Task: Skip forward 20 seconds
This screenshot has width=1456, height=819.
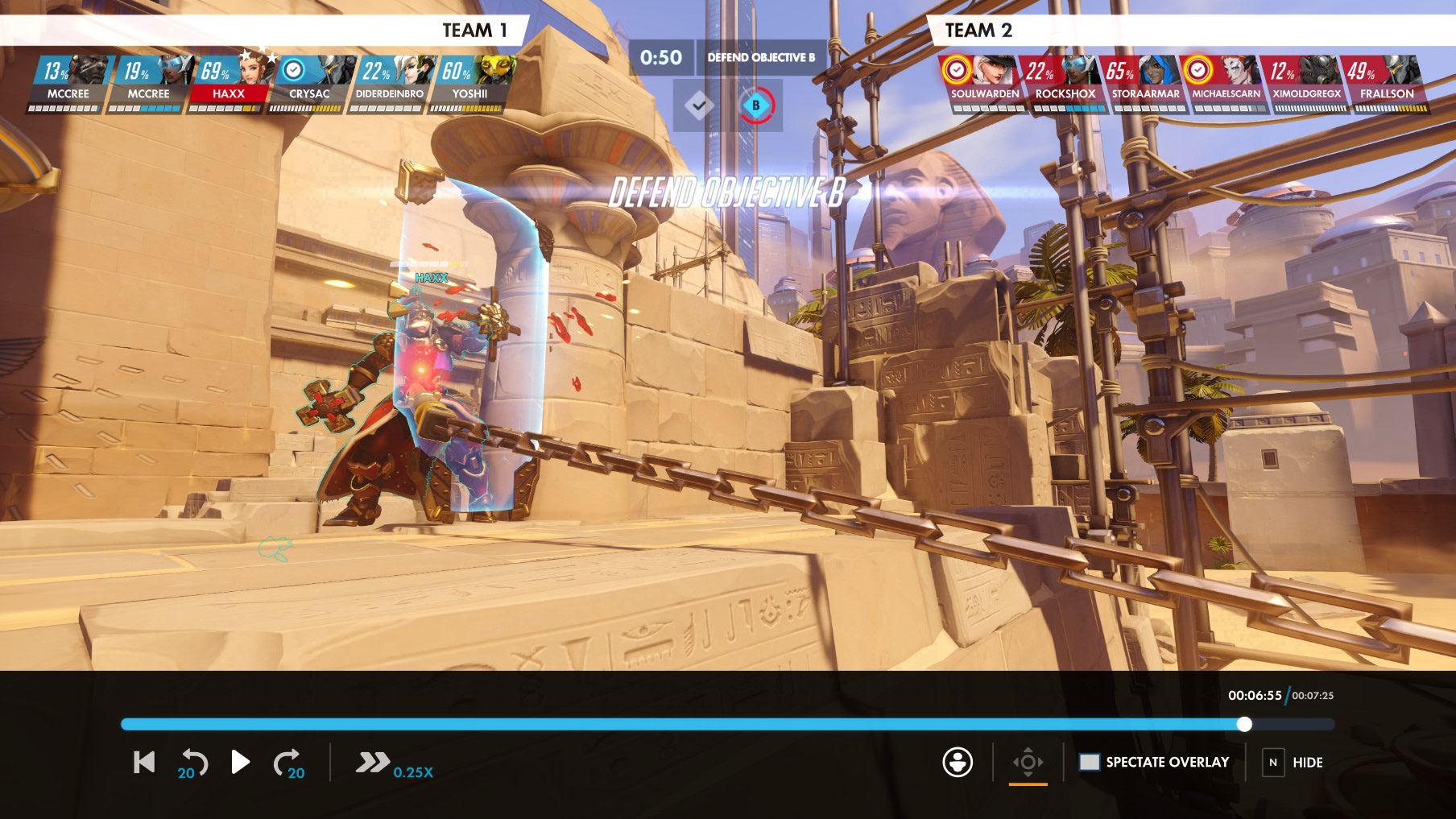Action: coord(288,763)
